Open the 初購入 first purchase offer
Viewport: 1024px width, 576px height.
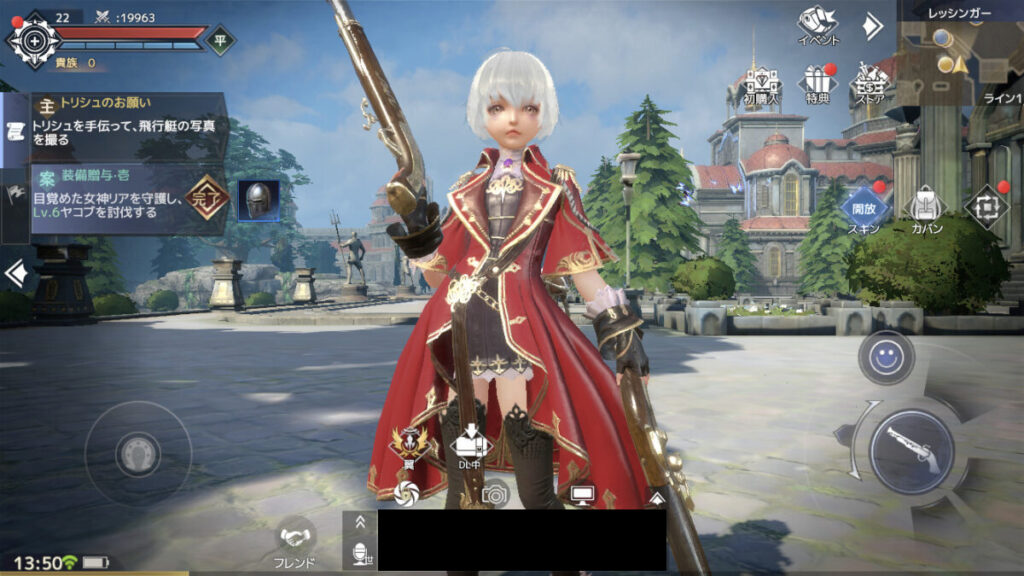point(762,83)
